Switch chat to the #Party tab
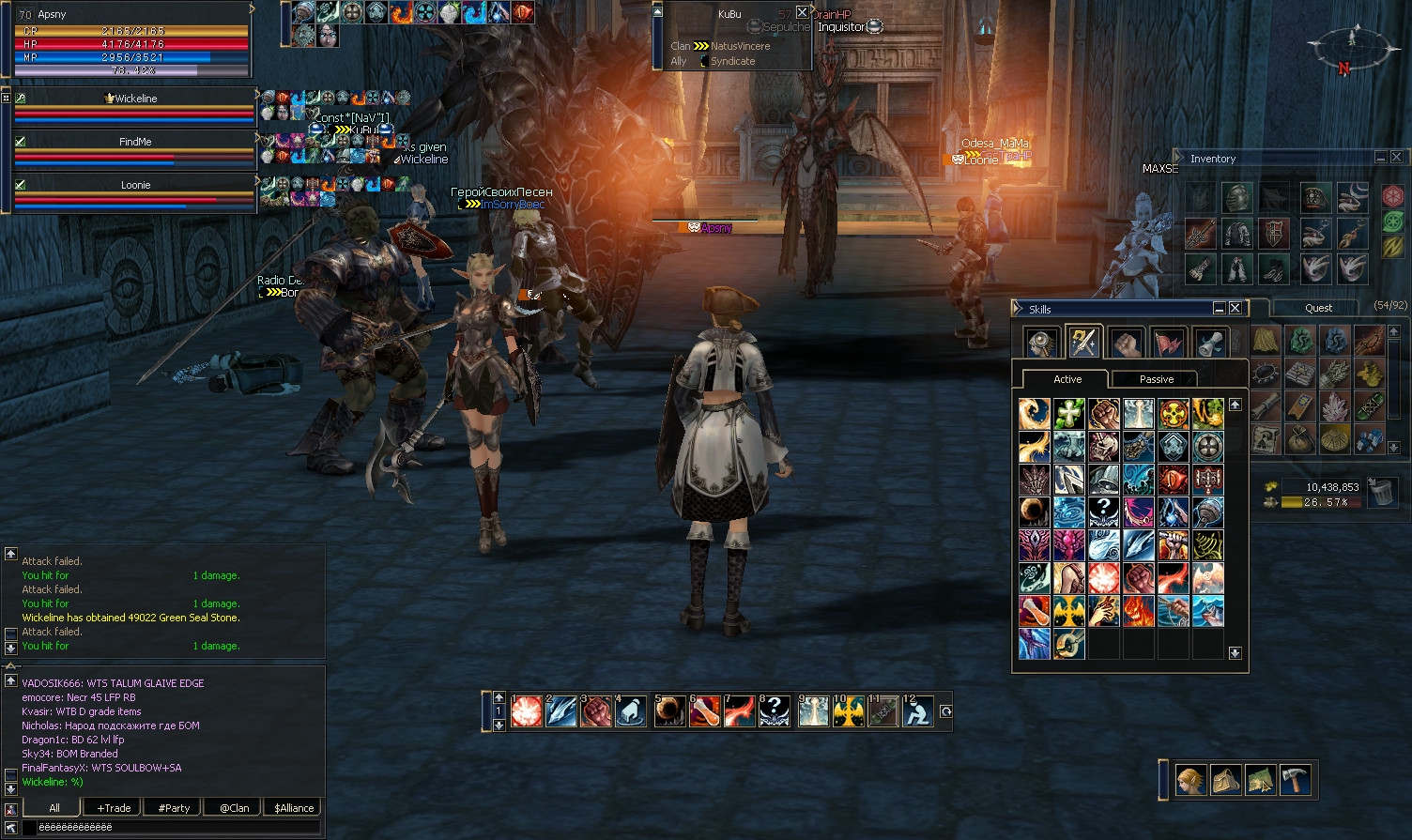The height and width of the screenshot is (840, 1412). click(x=174, y=808)
